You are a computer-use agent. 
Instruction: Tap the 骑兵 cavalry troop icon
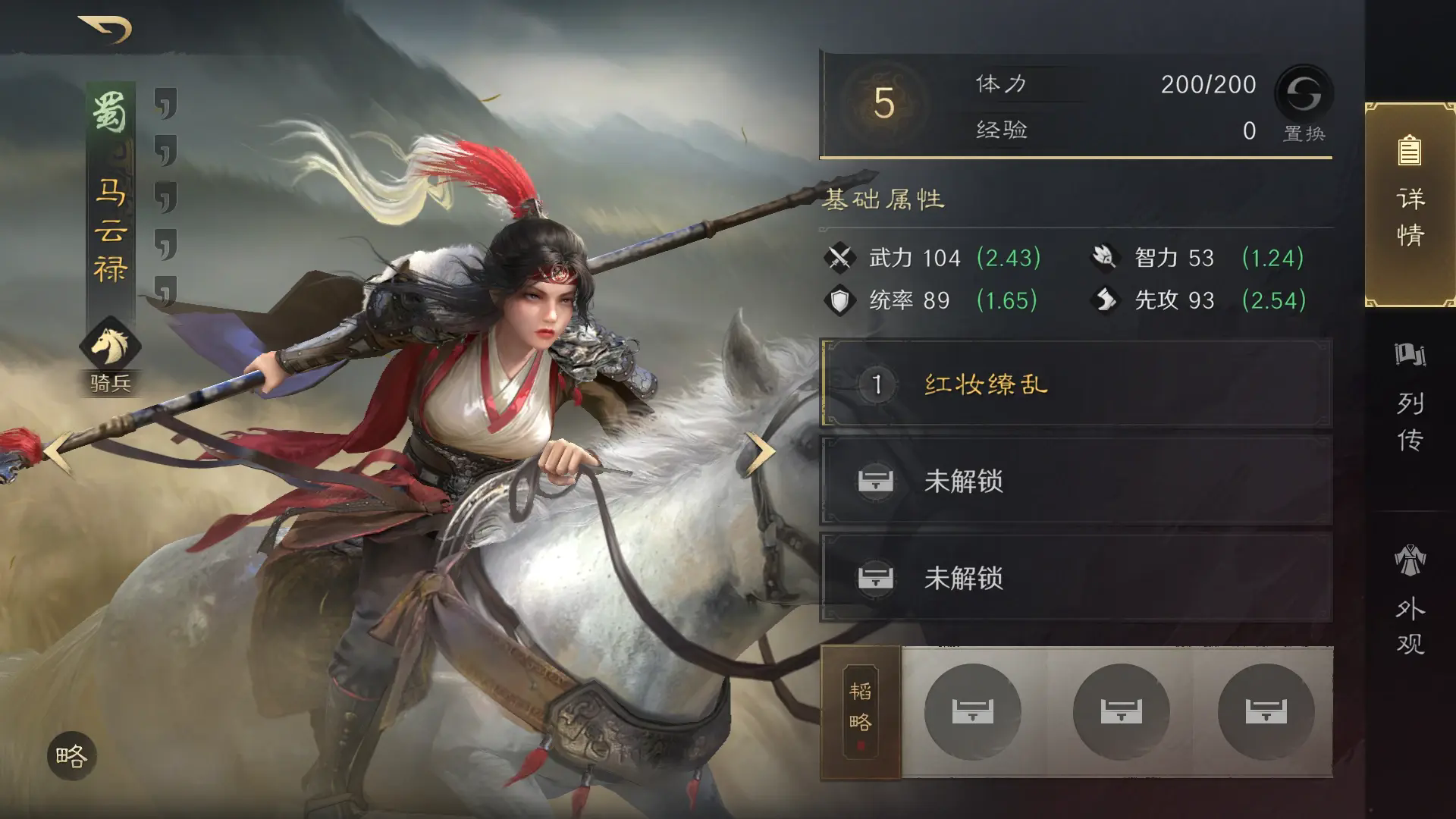tap(111, 347)
